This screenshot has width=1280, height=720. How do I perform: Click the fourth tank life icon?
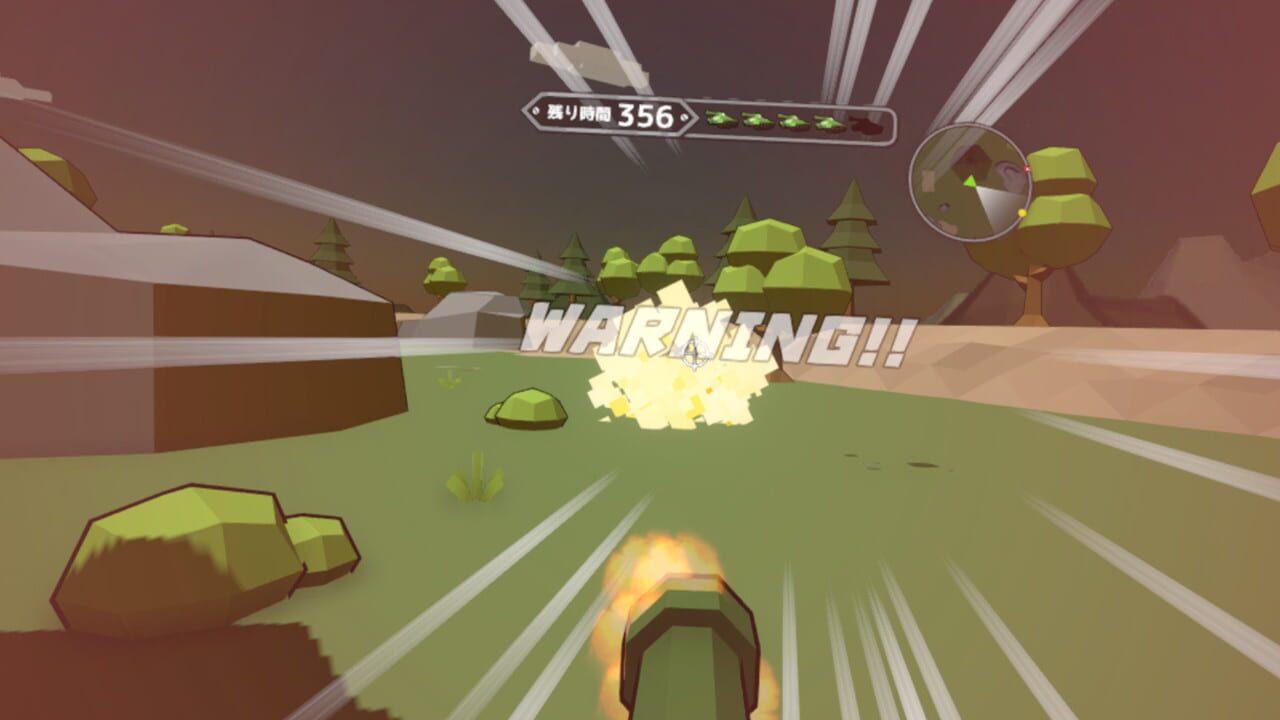[x=828, y=123]
